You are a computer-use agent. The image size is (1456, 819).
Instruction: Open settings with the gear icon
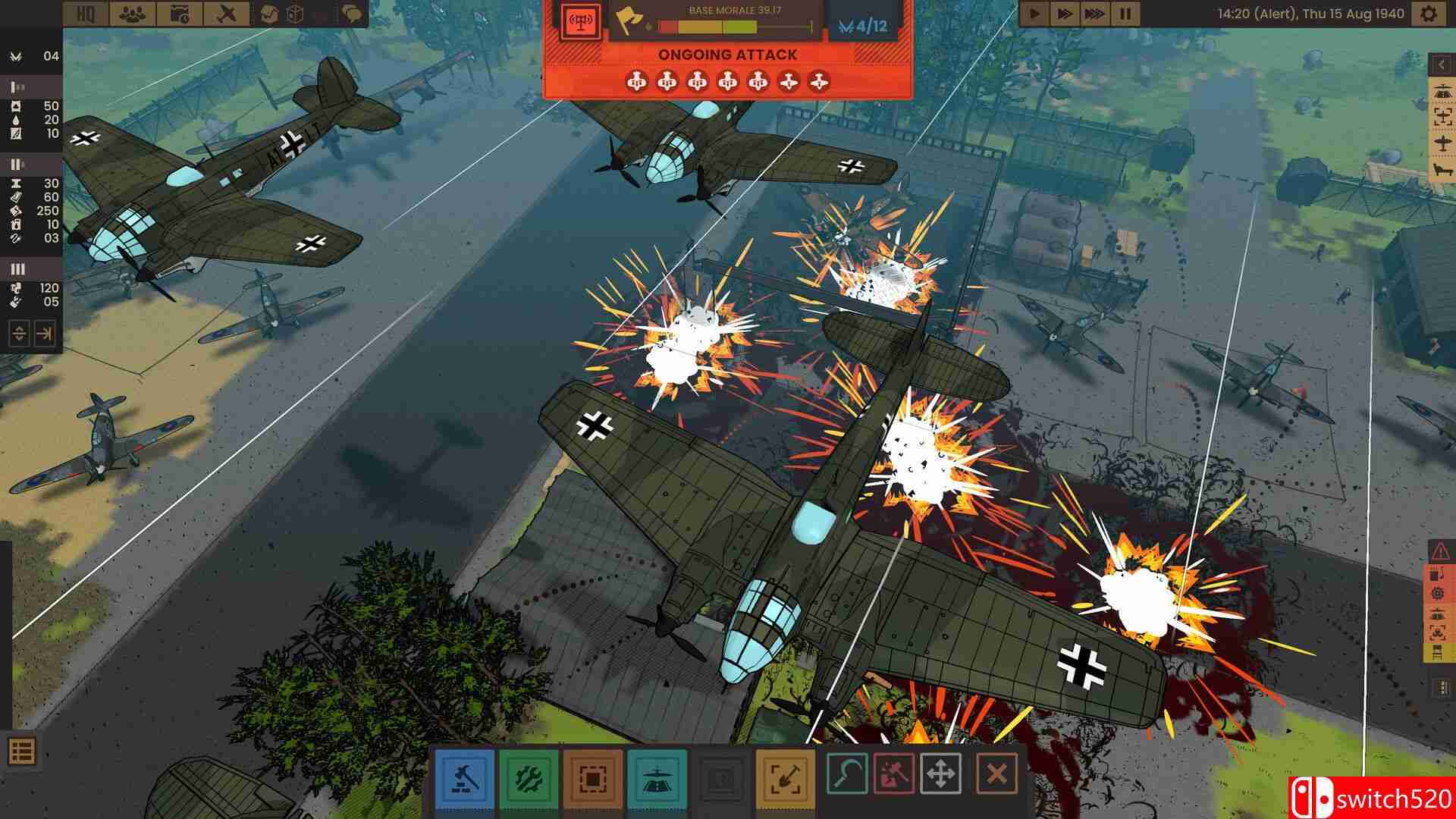tap(1428, 14)
